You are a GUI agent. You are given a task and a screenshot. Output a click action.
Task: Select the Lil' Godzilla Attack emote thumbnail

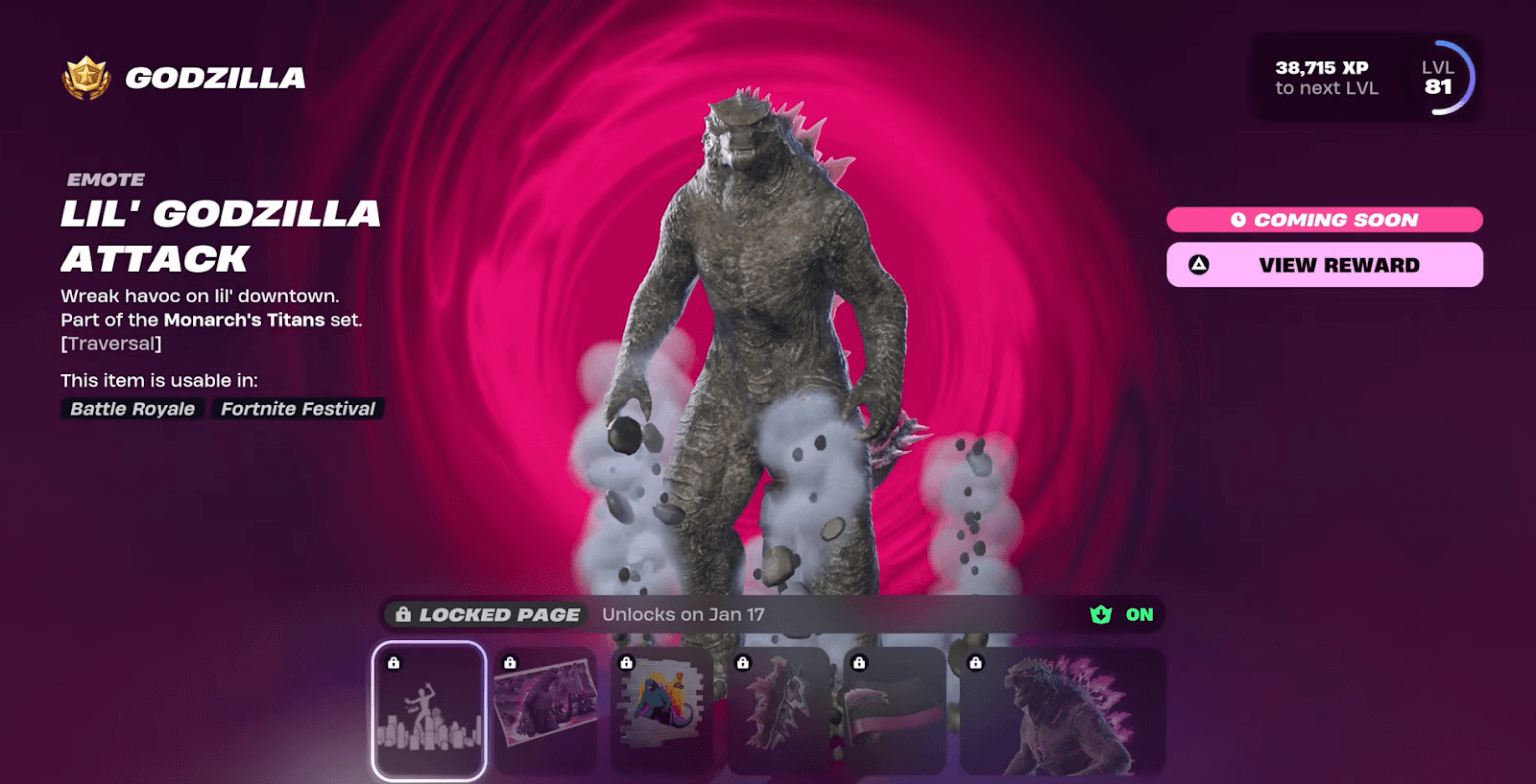tap(430, 710)
